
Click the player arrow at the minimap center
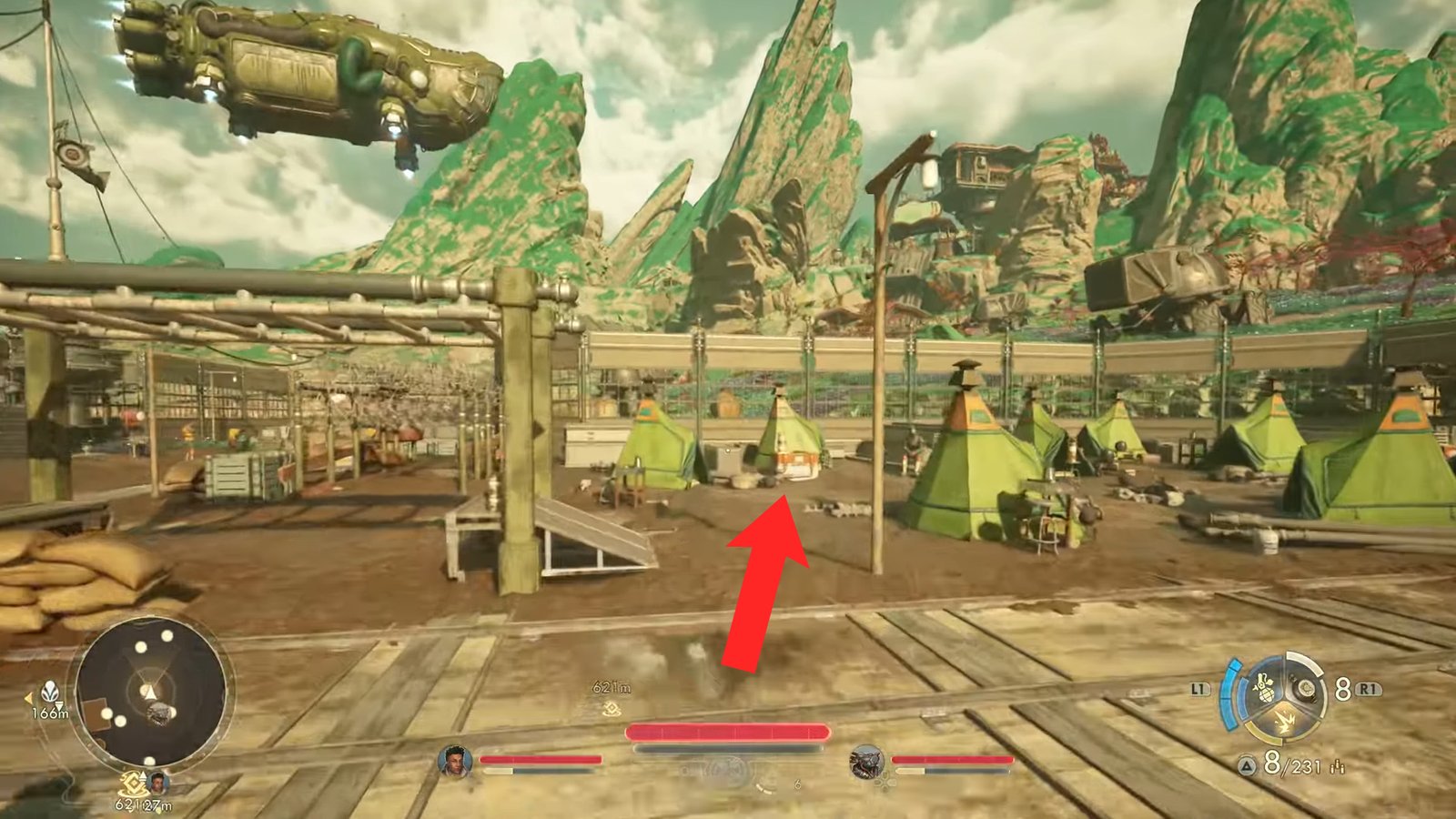149,693
